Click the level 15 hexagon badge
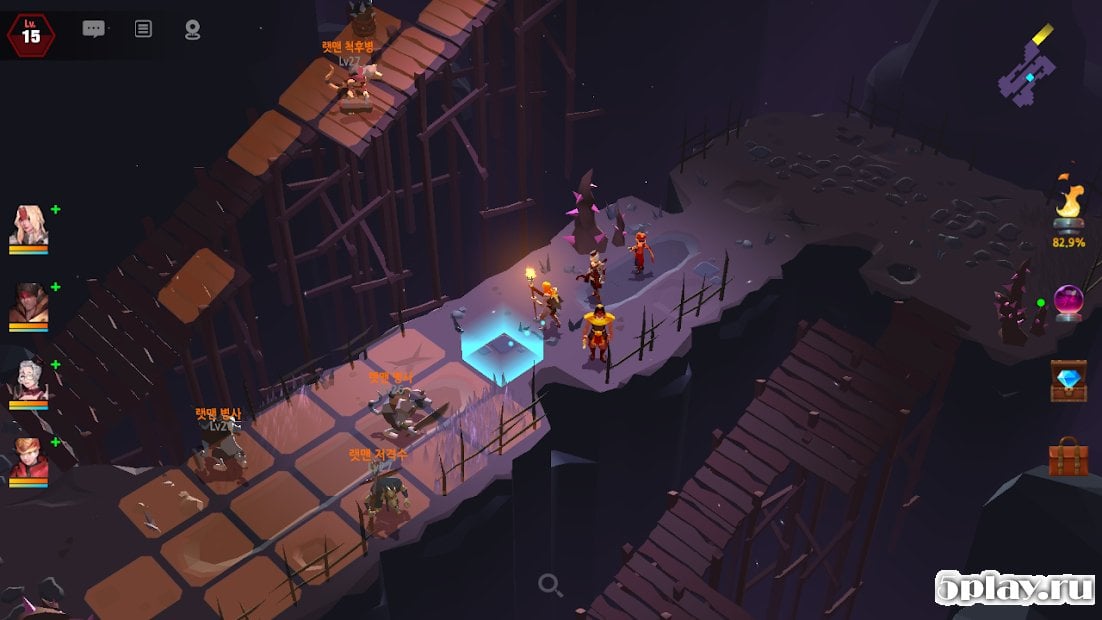Image resolution: width=1102 pixels, height=620 pixels. (31, 35)
